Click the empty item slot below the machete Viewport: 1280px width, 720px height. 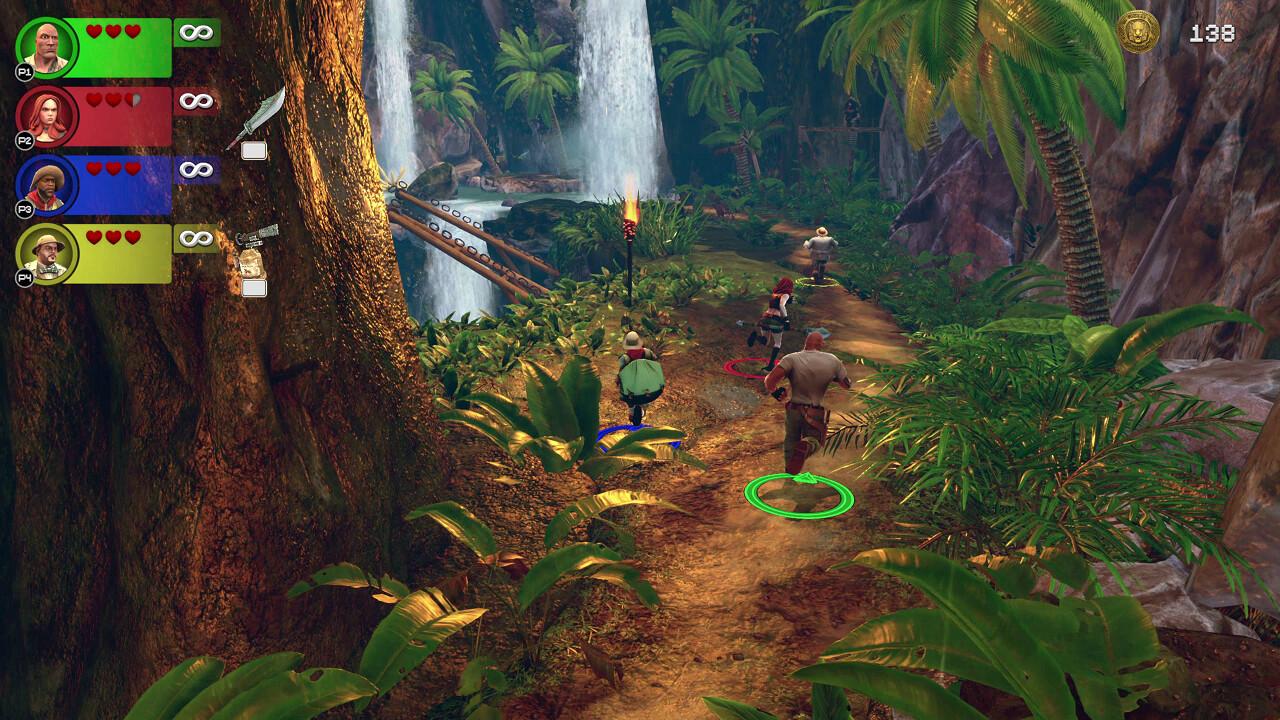(256, 152)
